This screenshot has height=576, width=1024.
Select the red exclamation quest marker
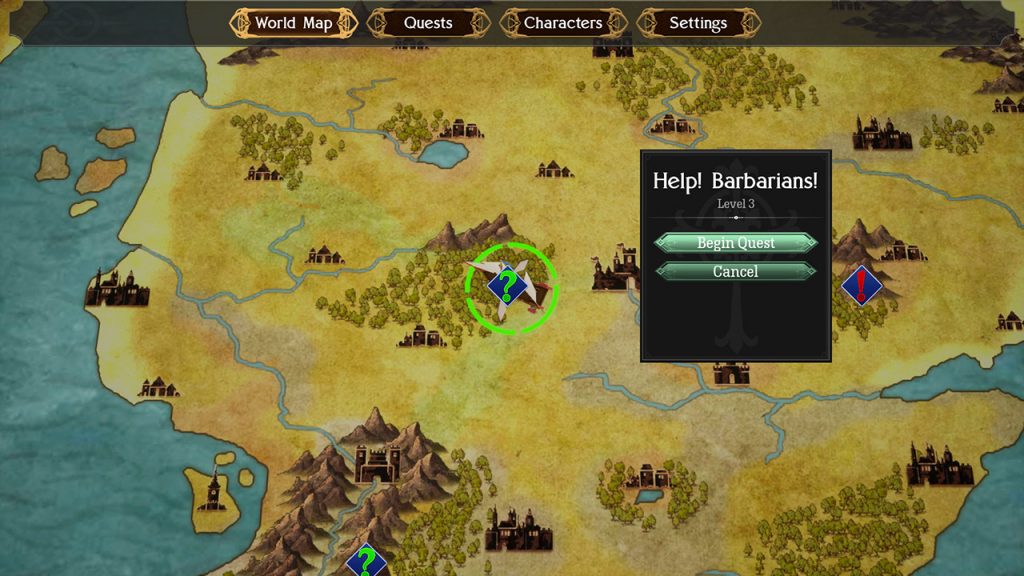pos(861,286)
